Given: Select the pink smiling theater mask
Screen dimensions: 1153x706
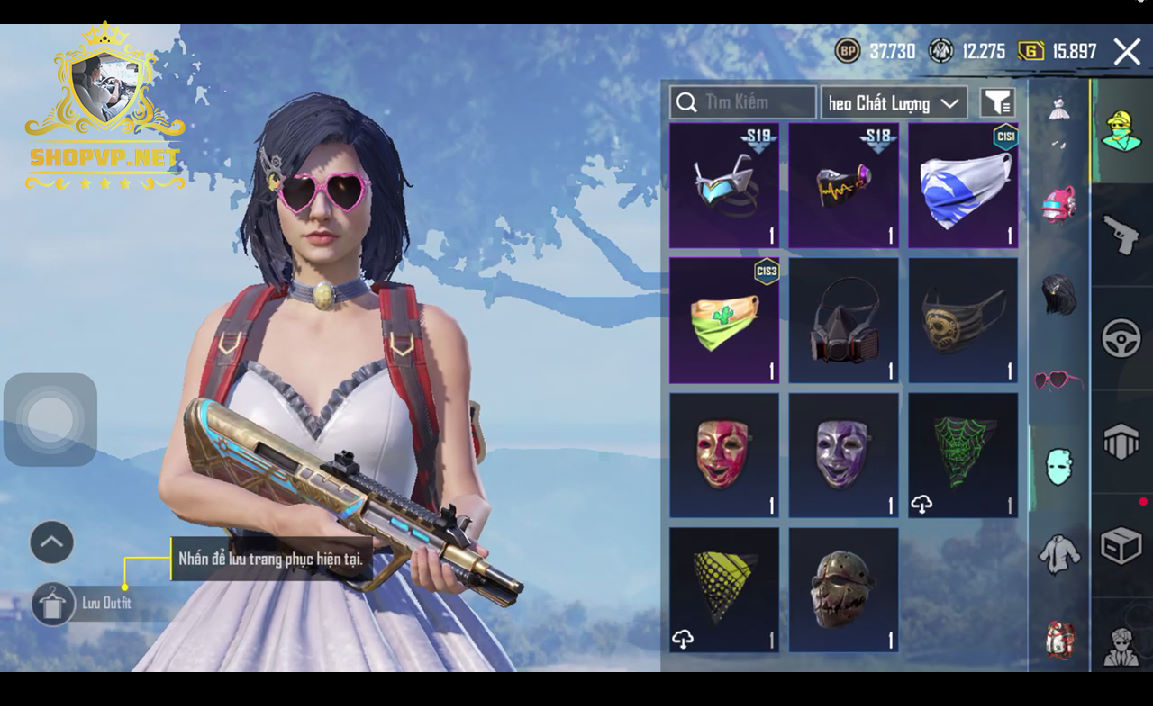Looking at the screenshot, I should pos(723,455).
